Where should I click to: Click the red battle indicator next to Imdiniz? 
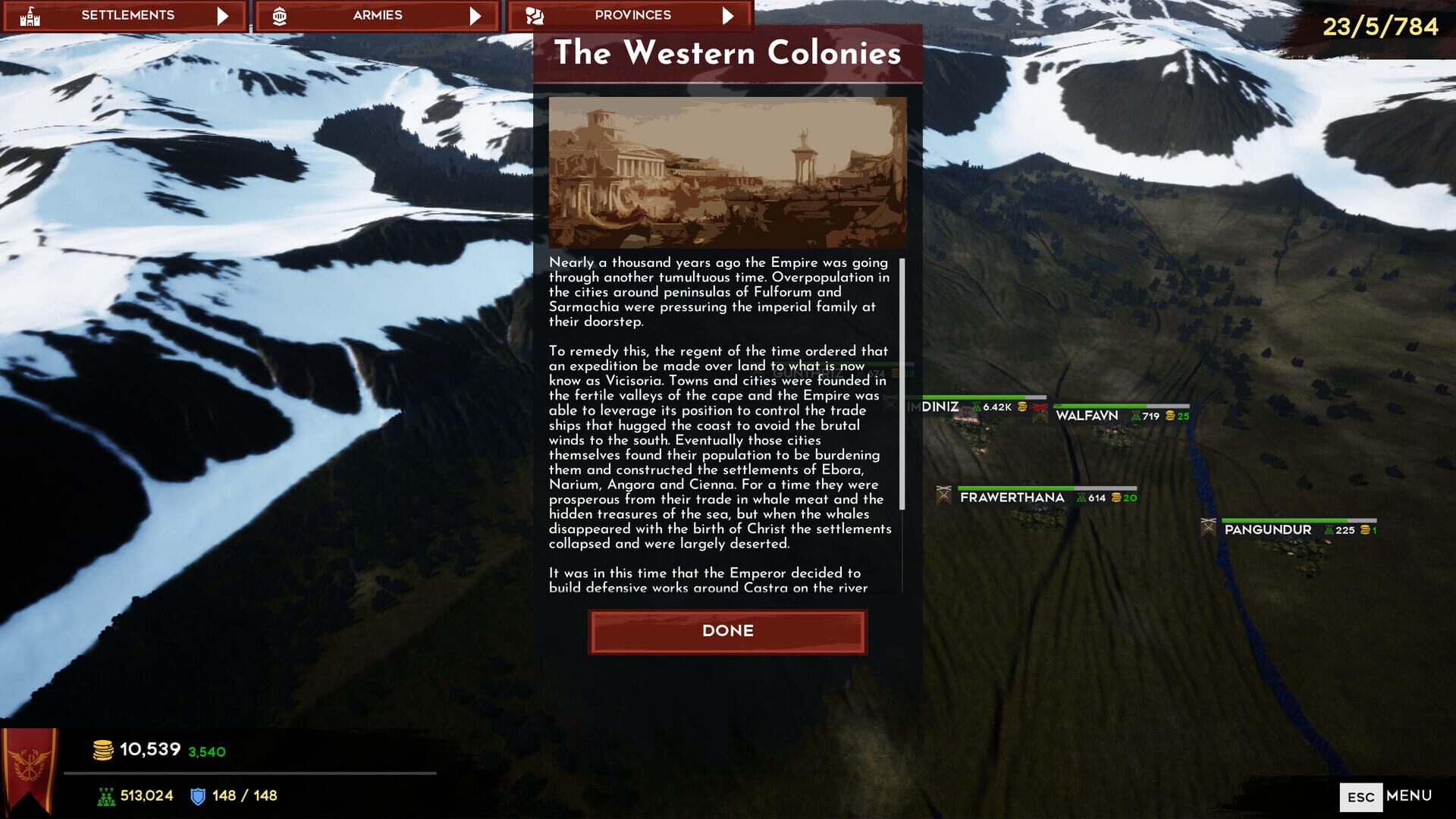tap(1038, 406)
